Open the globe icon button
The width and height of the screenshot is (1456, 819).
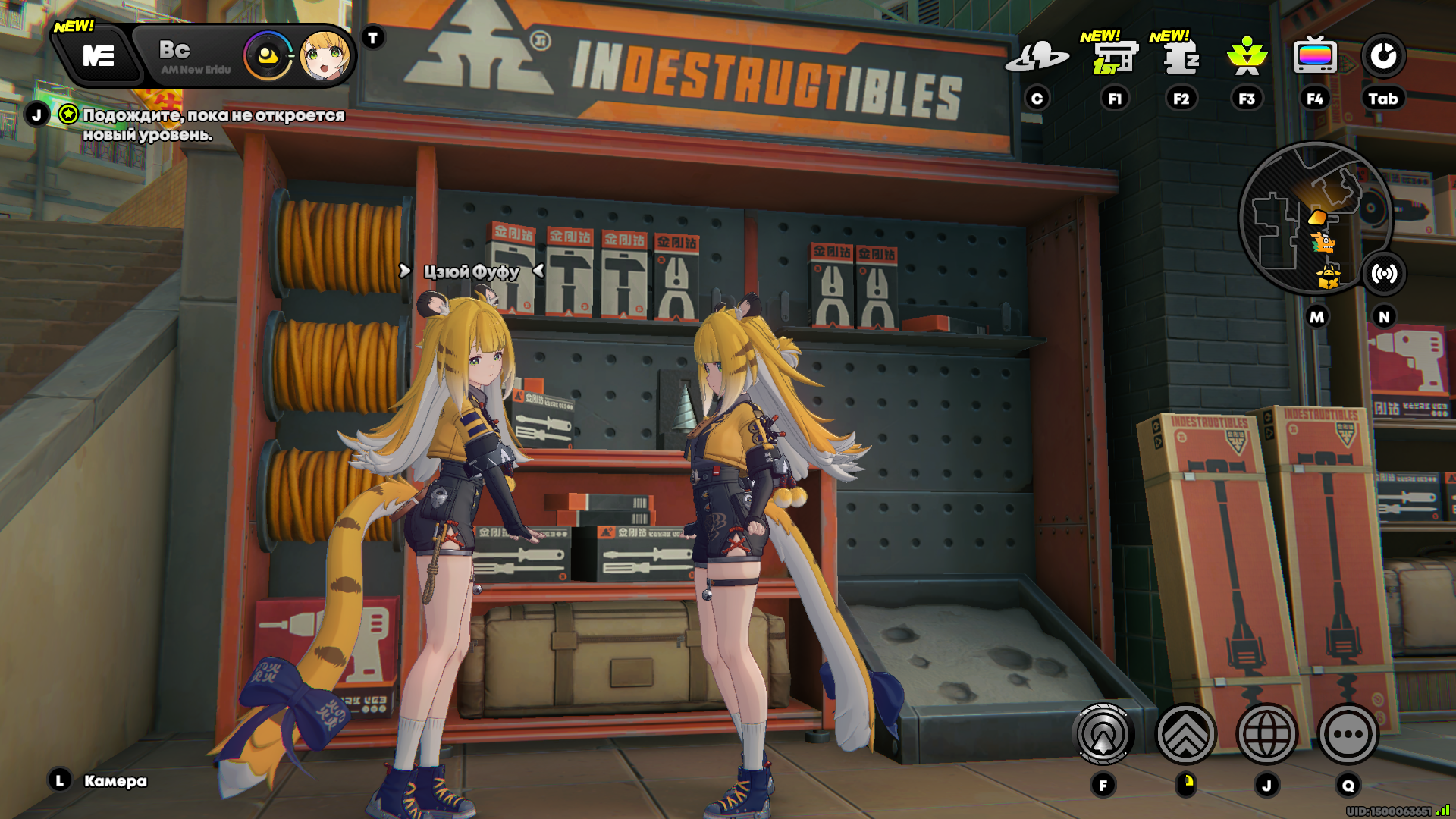(x=1266, y=734)
